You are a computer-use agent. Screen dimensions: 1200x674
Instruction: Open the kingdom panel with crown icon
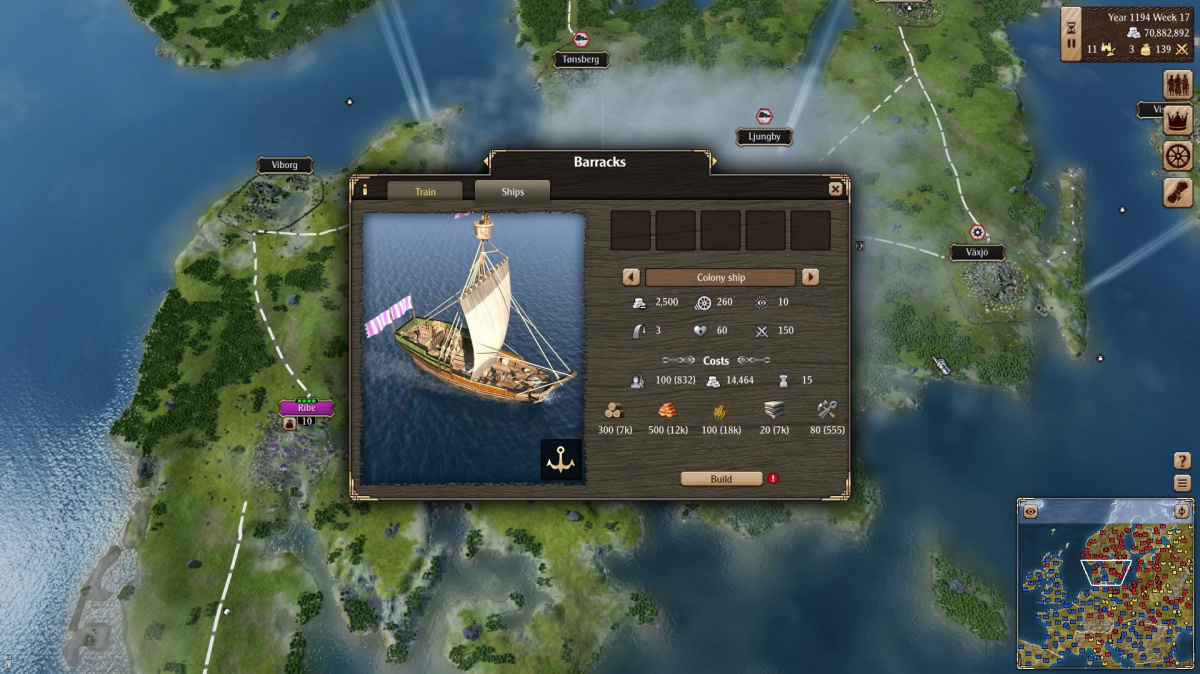[1178, 121]
